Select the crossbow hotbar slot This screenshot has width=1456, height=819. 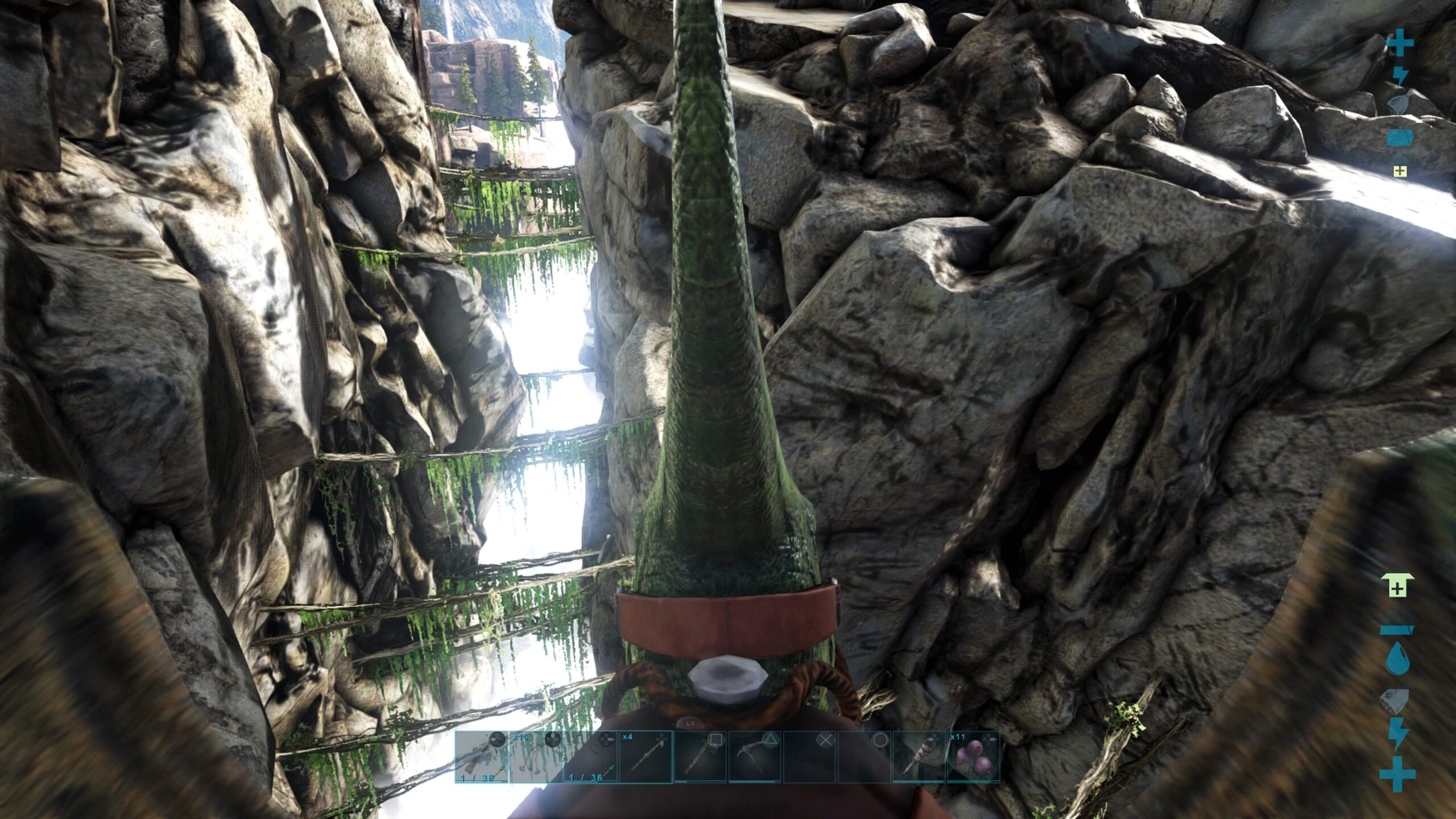point(481,757)
